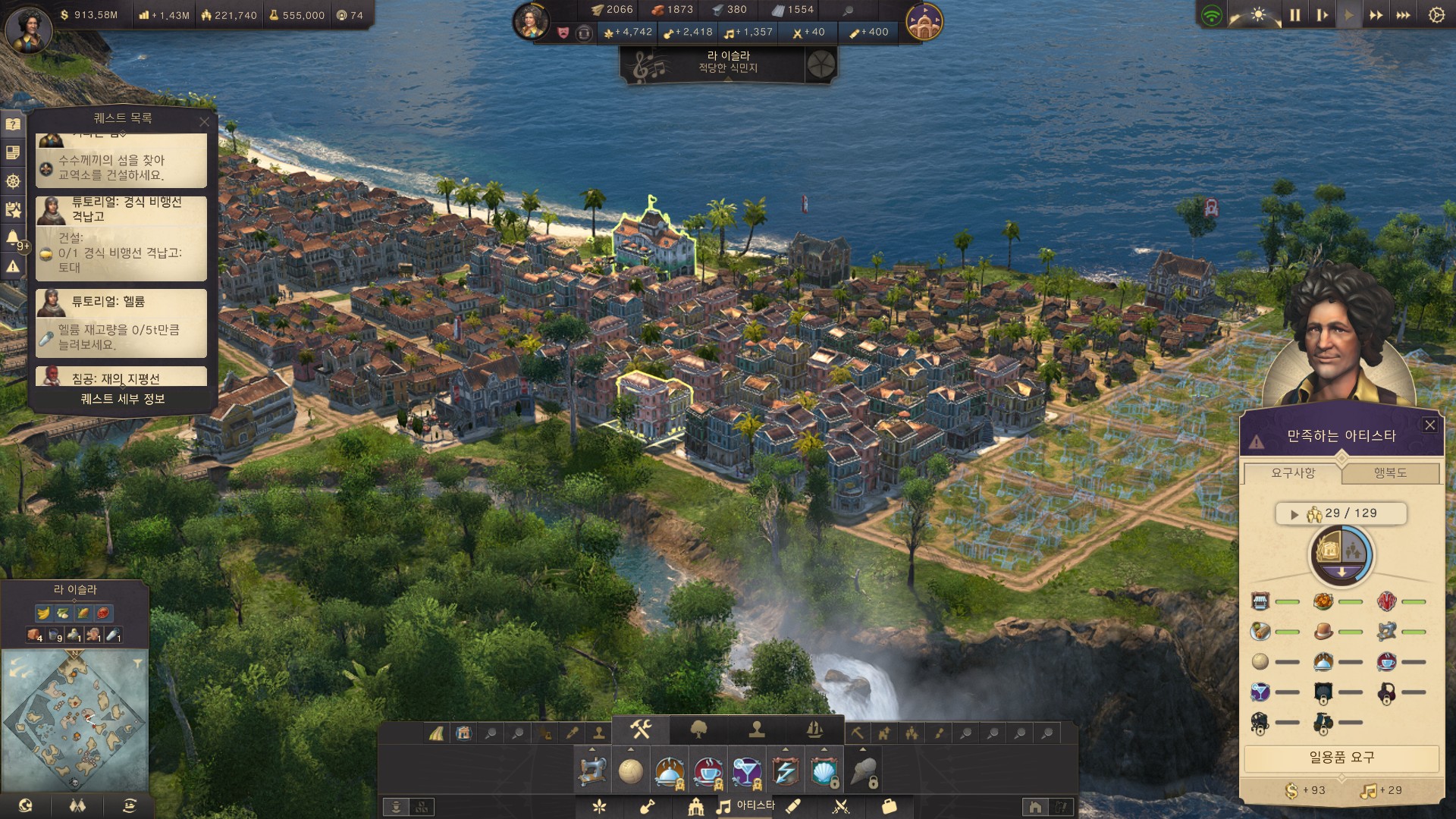The image size is (1456, 819).
Task: Select the football building in build menu
Action: (630, 771)
